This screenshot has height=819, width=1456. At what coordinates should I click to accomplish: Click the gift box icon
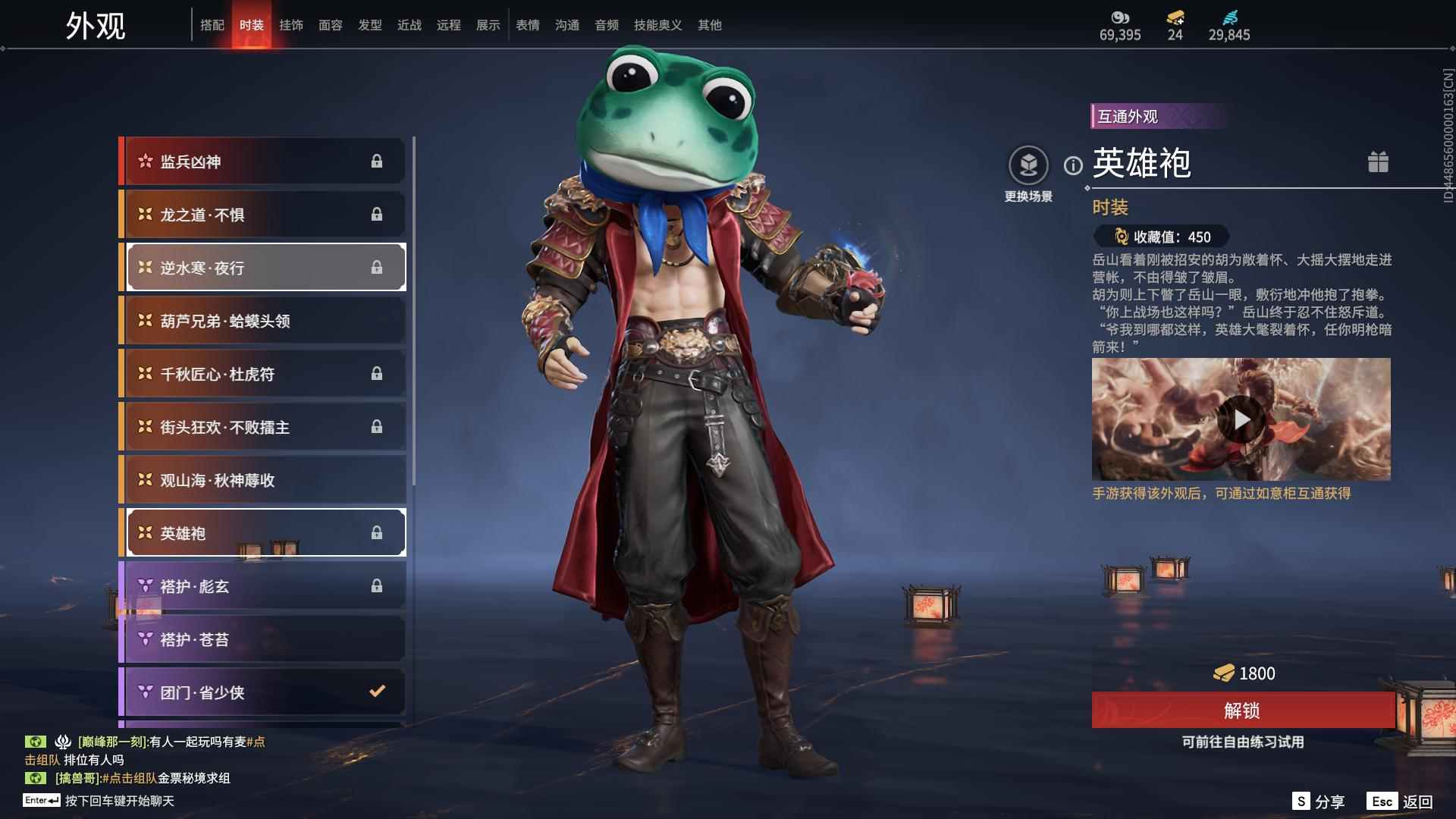pyautogui.click(x=1378, y=162)
